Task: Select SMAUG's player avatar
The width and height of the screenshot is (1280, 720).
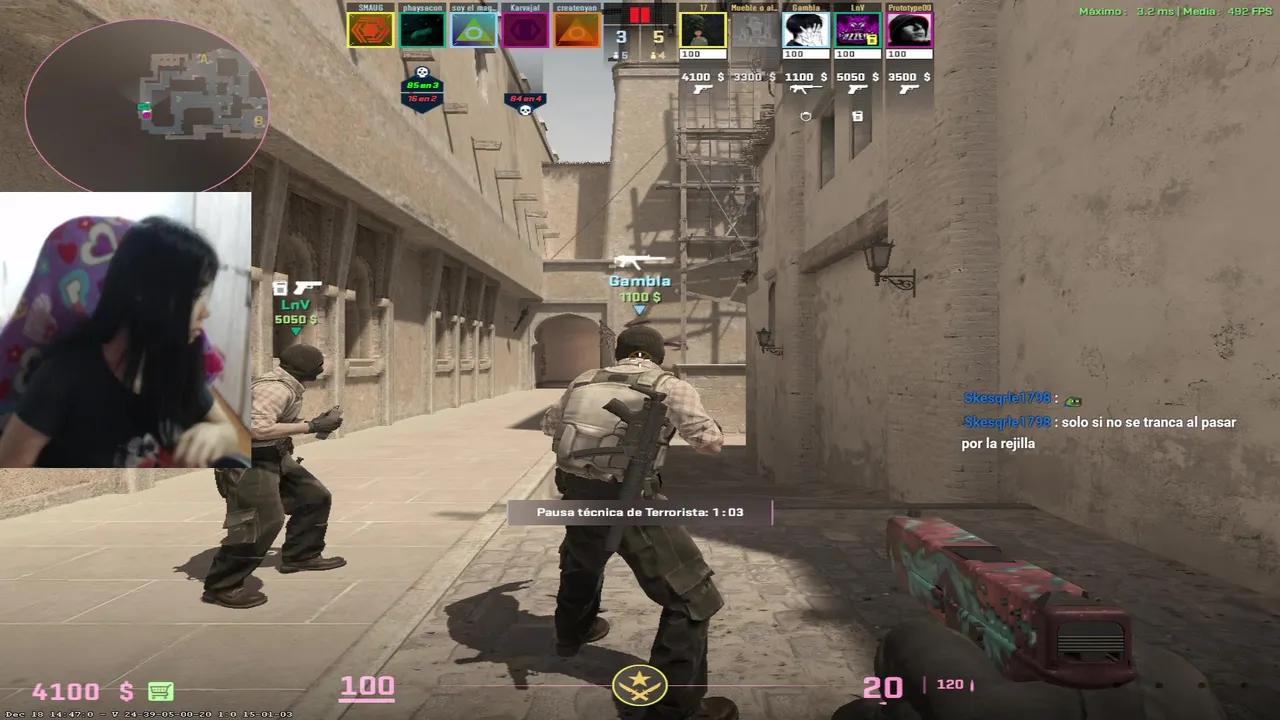Action: coord(370,30)
